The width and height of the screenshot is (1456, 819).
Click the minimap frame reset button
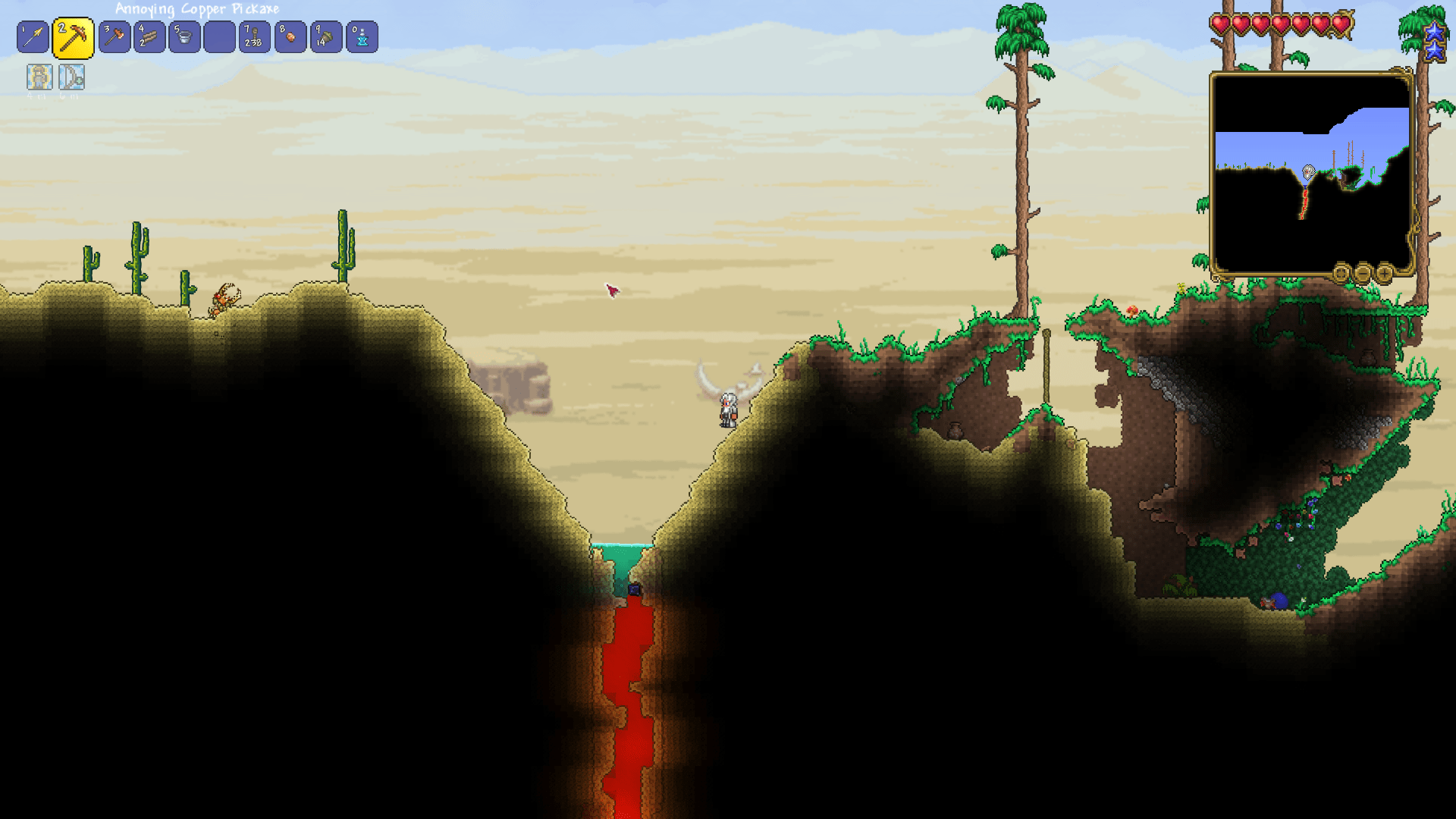click(1340, 275)
